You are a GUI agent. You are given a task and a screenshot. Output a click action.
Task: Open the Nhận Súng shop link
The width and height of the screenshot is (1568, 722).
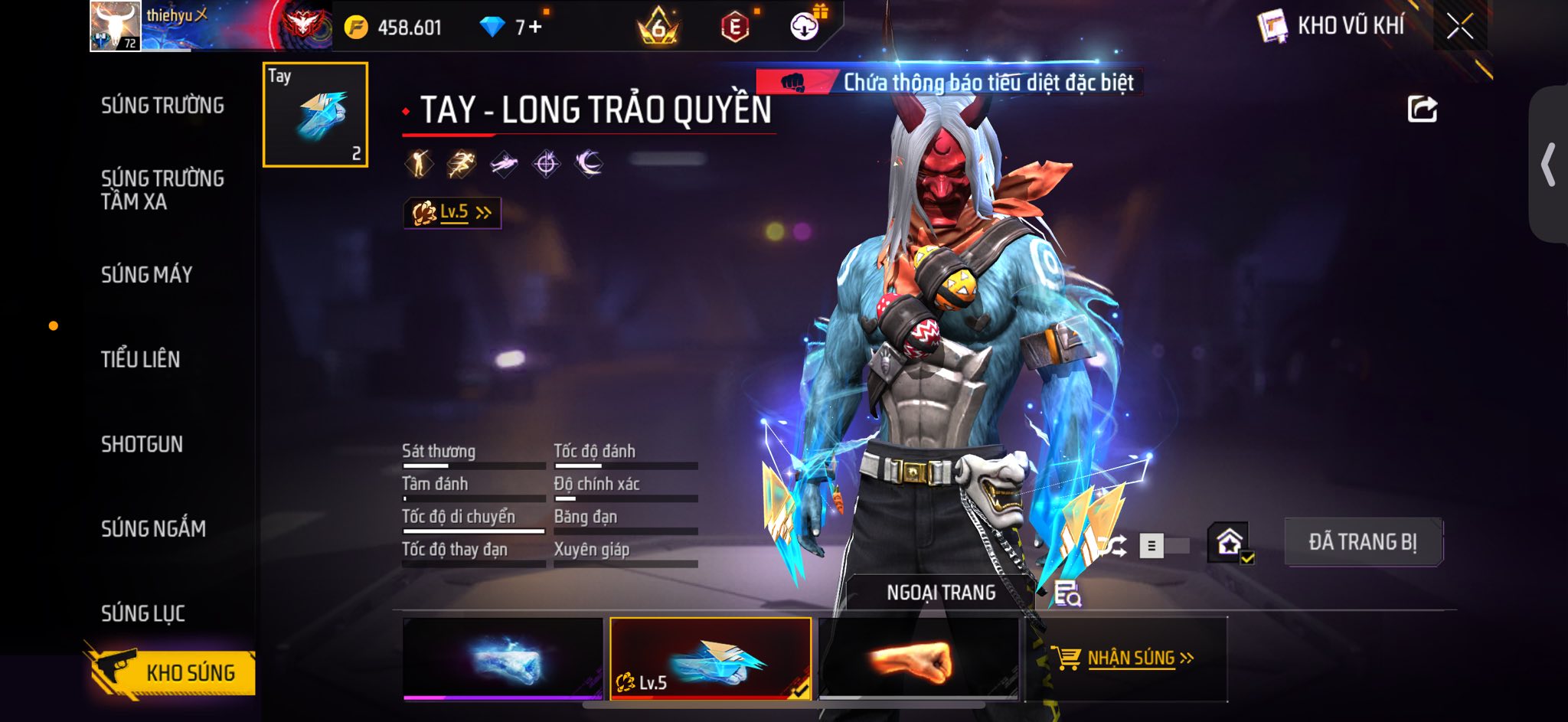[1125, 658]
